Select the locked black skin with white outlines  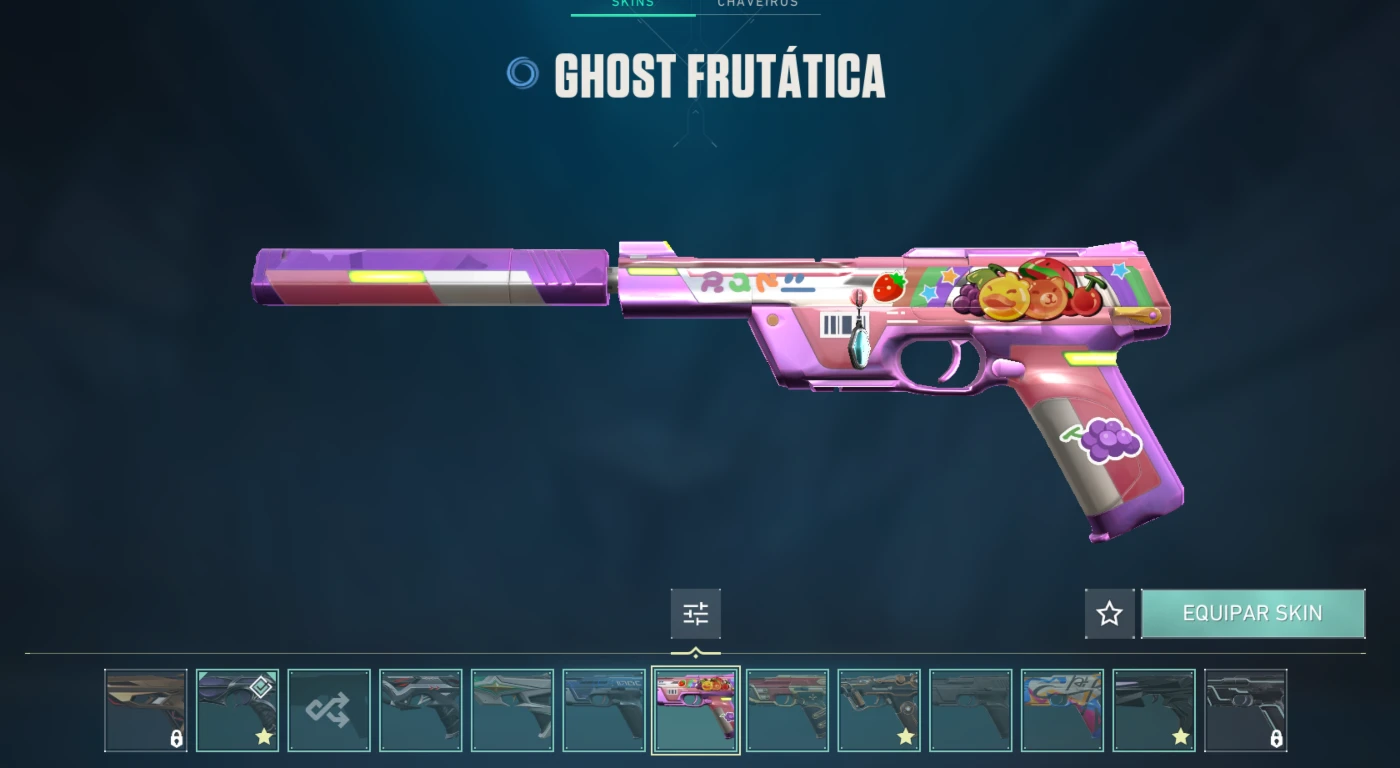1245,710
